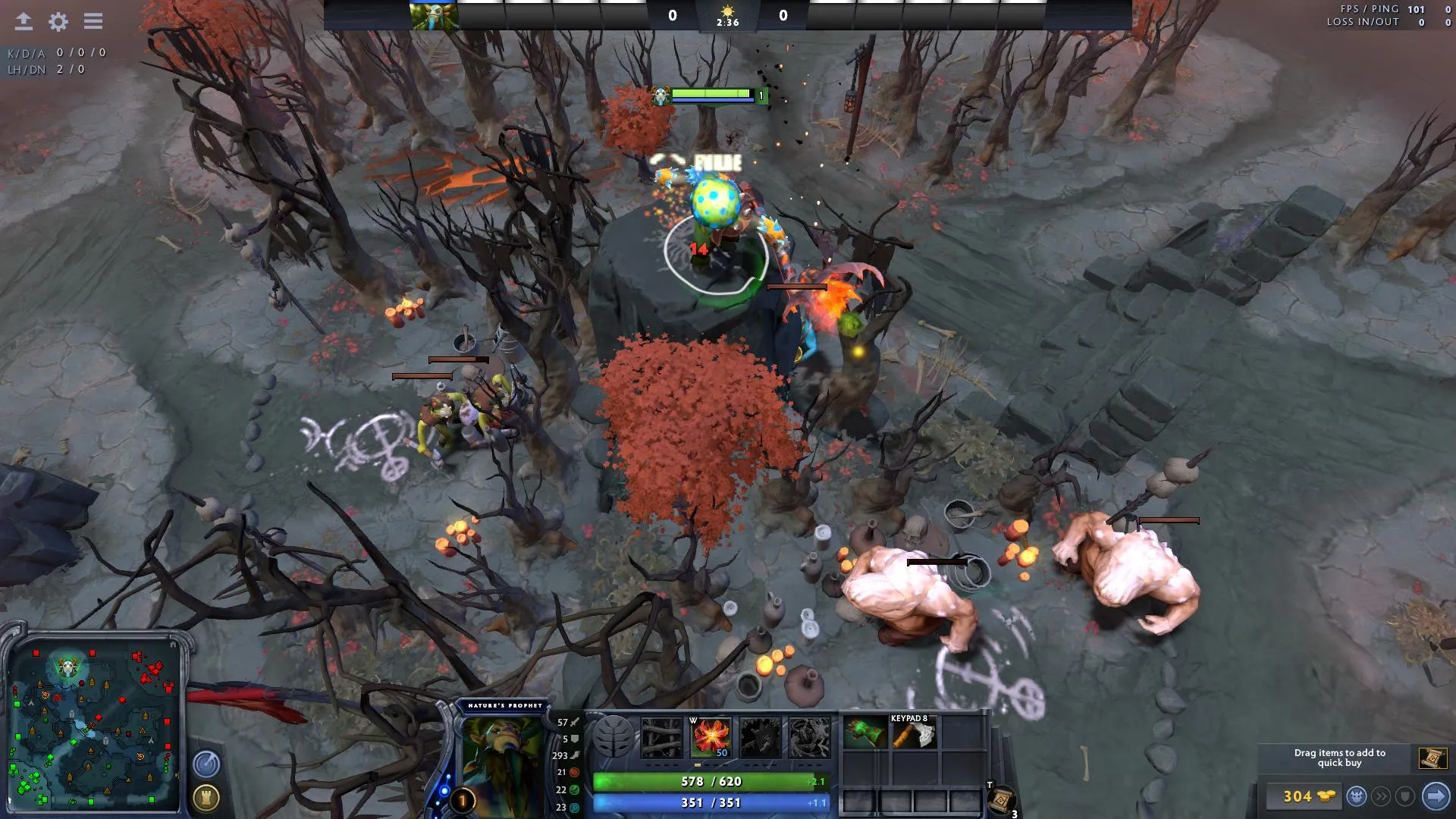This screenshot has height=819, width=1456.
Task: Click the Nature's Prophet hero portrait
Action: tap(501, 758)
